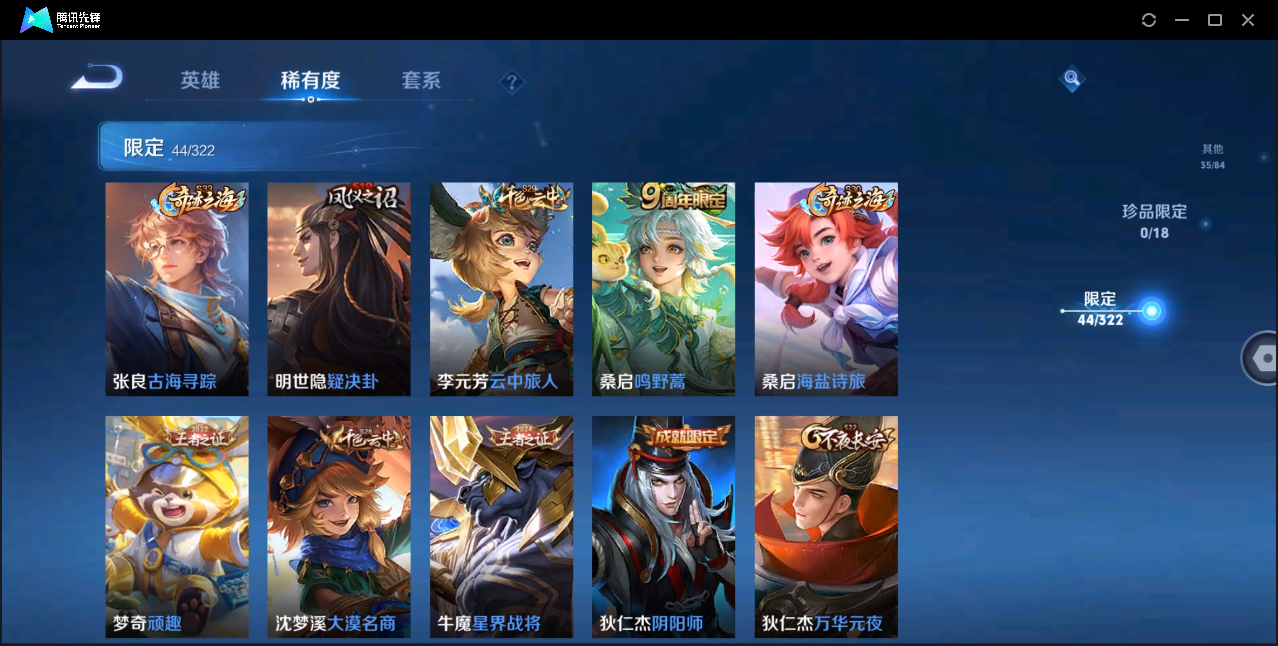
Task: Choose the 张良 古海寻踪 skin card
Action: pos(177,289)
